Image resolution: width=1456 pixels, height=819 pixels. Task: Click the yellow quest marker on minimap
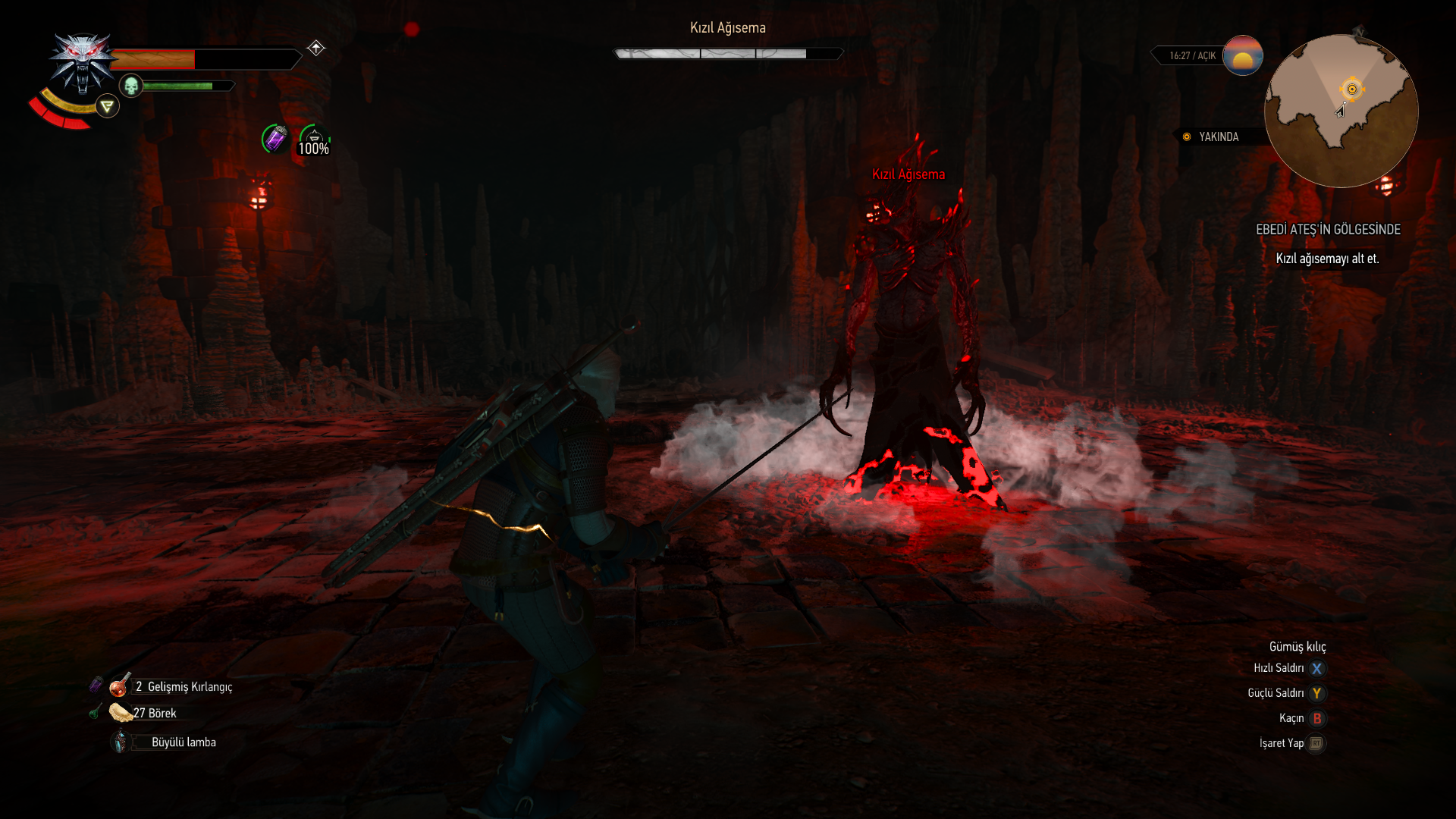tap(1351, 89)
